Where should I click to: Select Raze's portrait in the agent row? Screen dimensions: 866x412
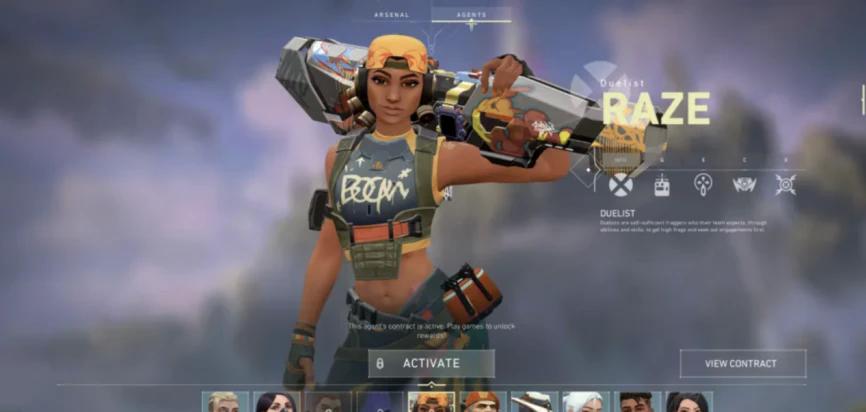click(431, 402)
